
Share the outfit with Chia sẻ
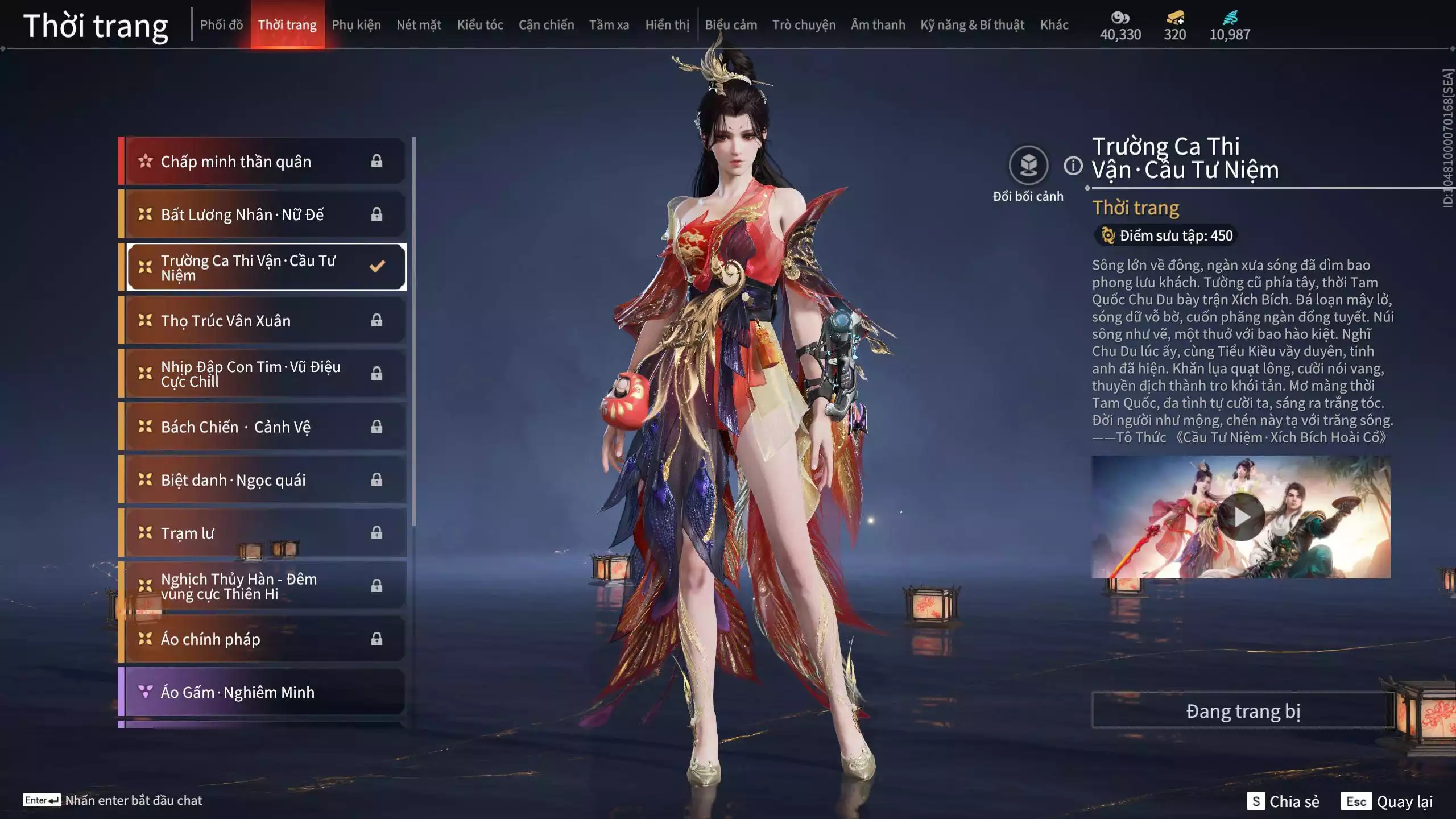(1283, 801)
